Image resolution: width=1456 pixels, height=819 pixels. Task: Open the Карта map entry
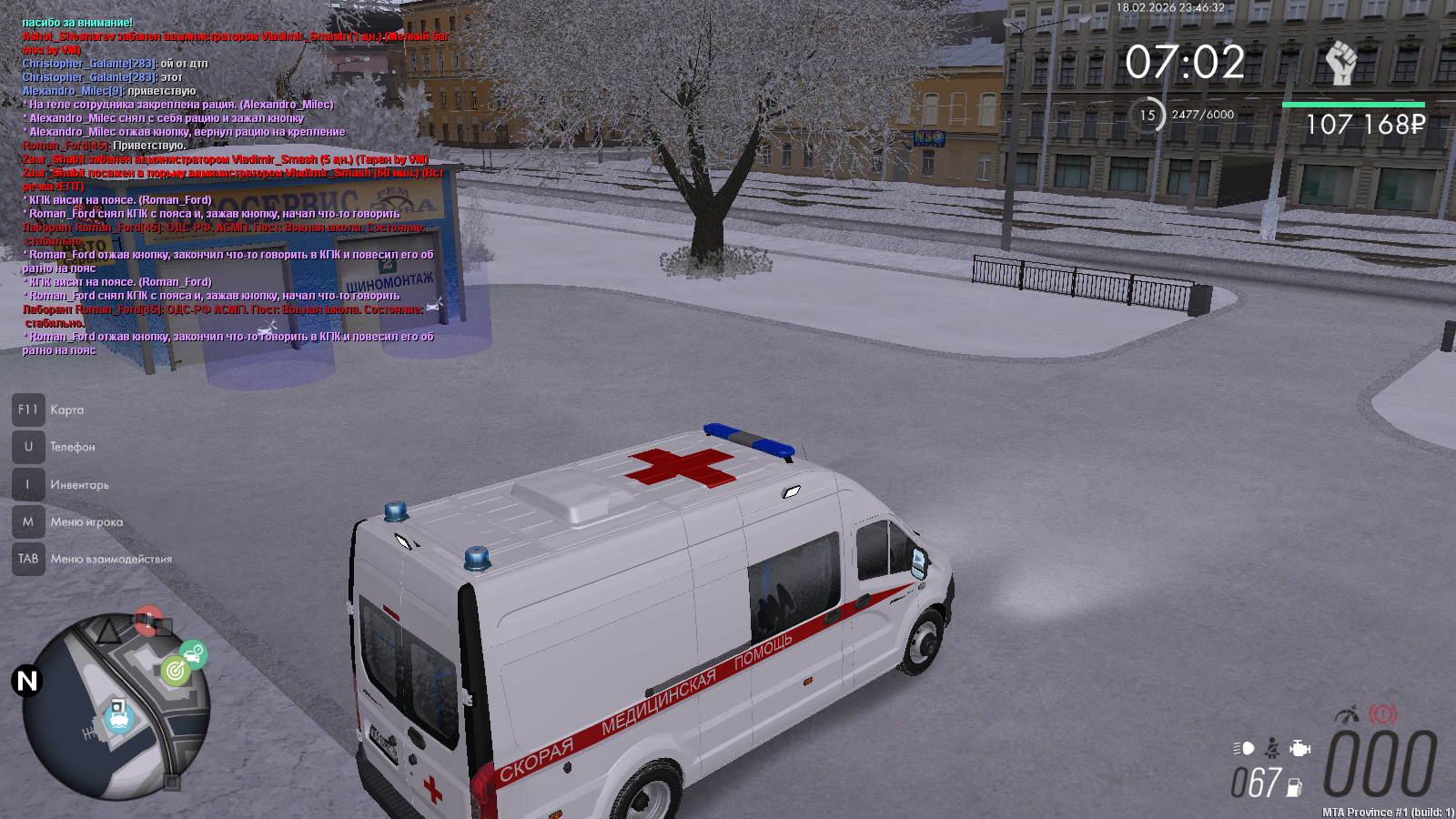(x=29, y=409)
